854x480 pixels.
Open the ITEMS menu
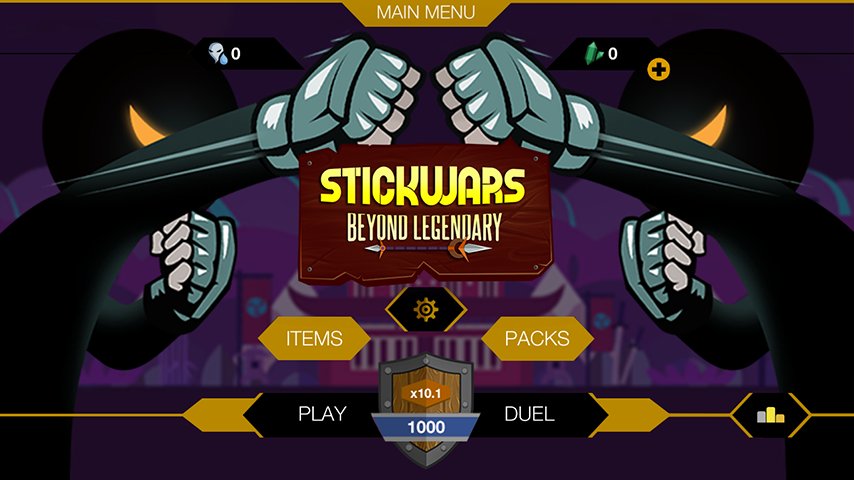(x=314, y=338)
